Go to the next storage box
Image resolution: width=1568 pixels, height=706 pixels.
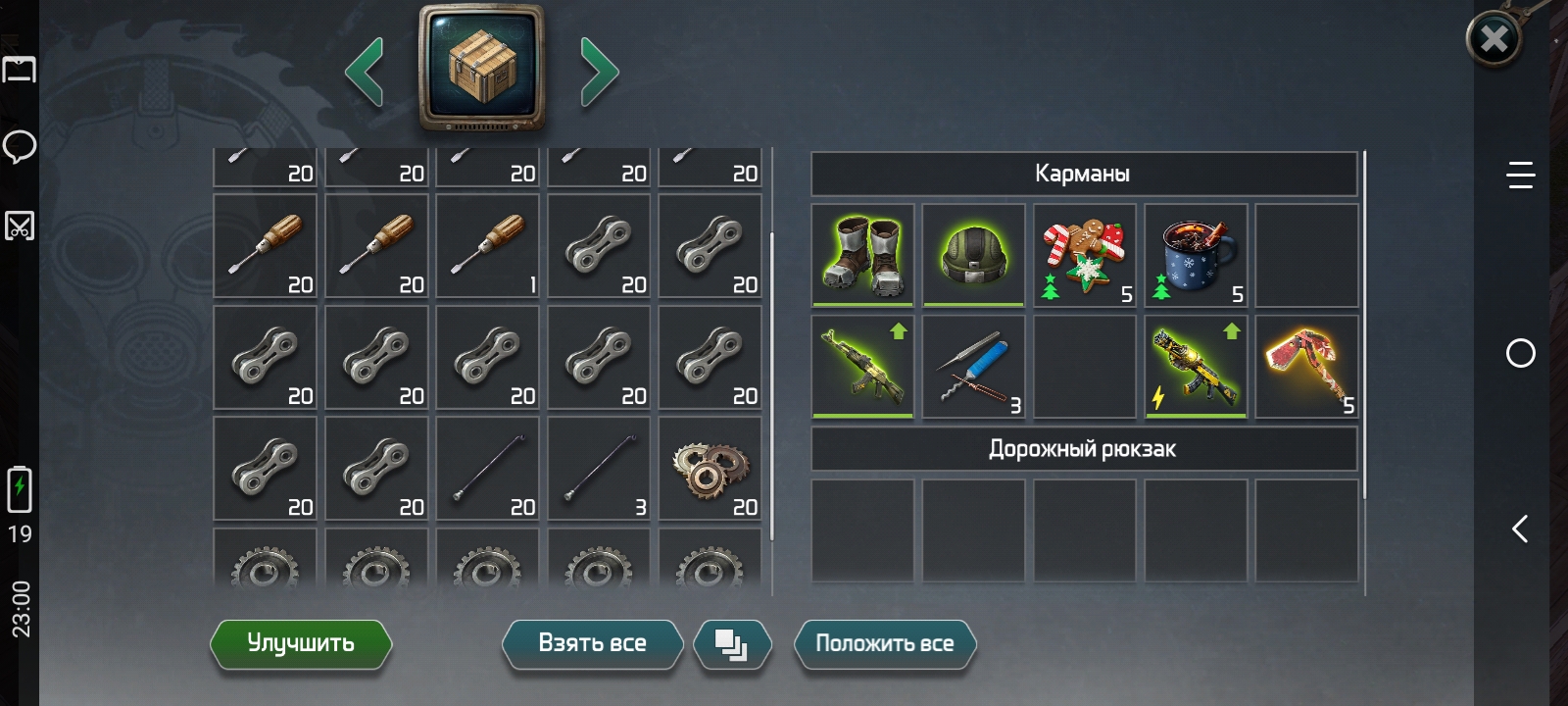point(599,72)
